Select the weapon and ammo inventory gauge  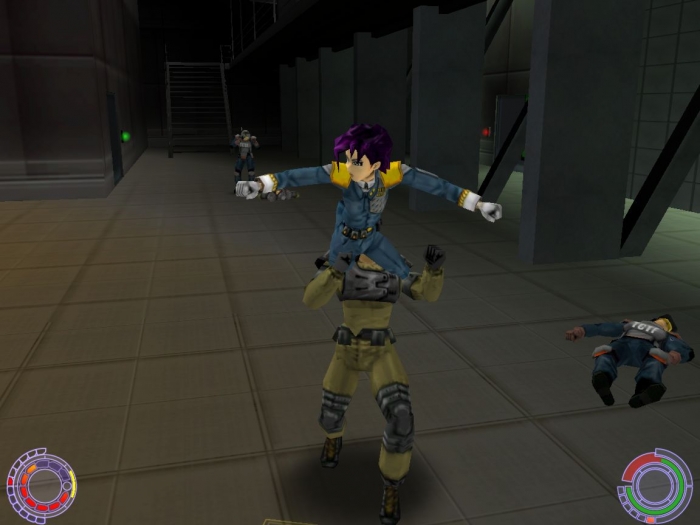point(656,487)
